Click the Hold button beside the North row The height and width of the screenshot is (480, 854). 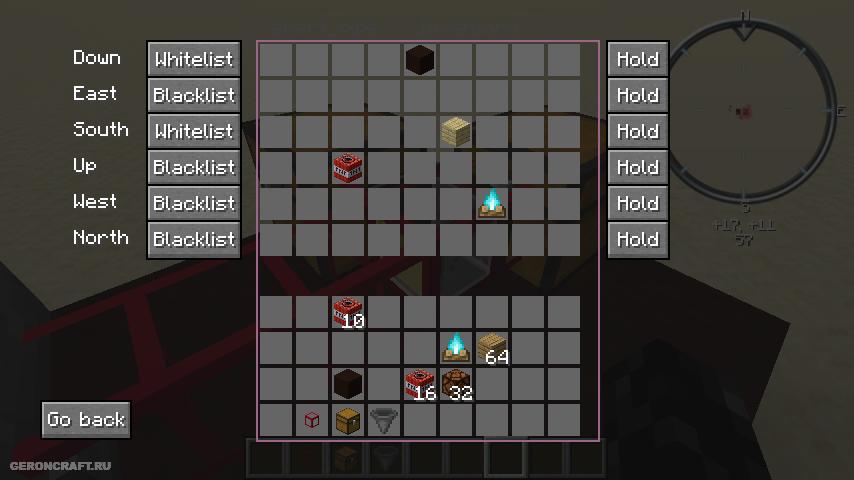[637, 239]
